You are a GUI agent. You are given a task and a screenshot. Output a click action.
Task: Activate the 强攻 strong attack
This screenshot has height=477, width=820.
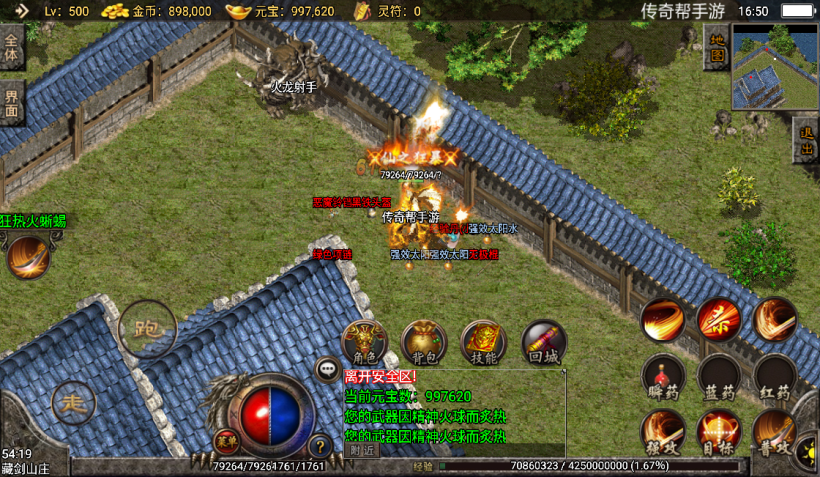tap(662, 433)
